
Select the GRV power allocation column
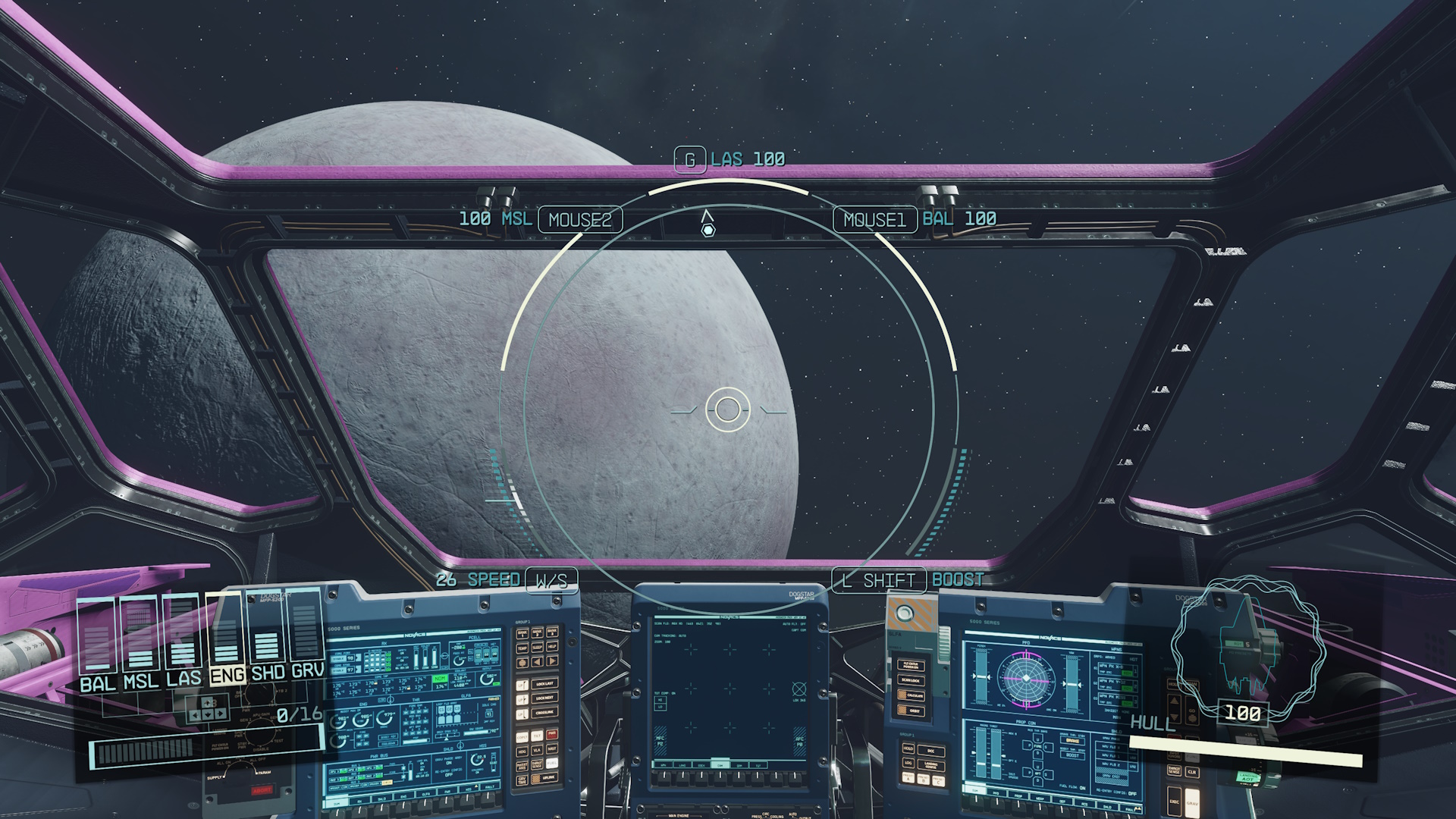(x=306, y=635)
